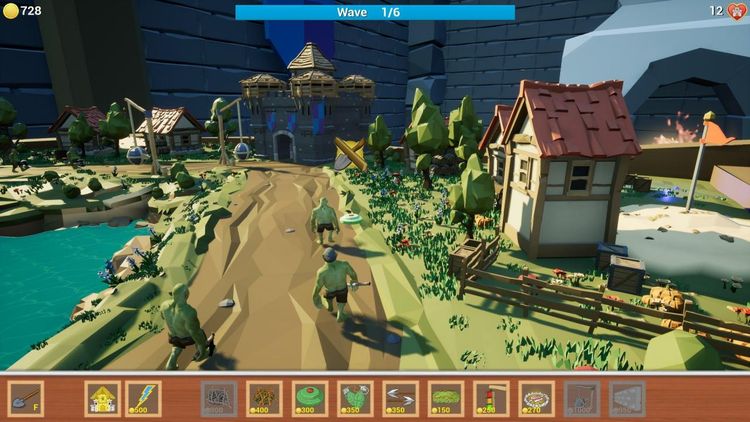Pick the grayed-out stone trap slot
The image size is (750, 422).
pyautogui.click(x=219, y=398)
